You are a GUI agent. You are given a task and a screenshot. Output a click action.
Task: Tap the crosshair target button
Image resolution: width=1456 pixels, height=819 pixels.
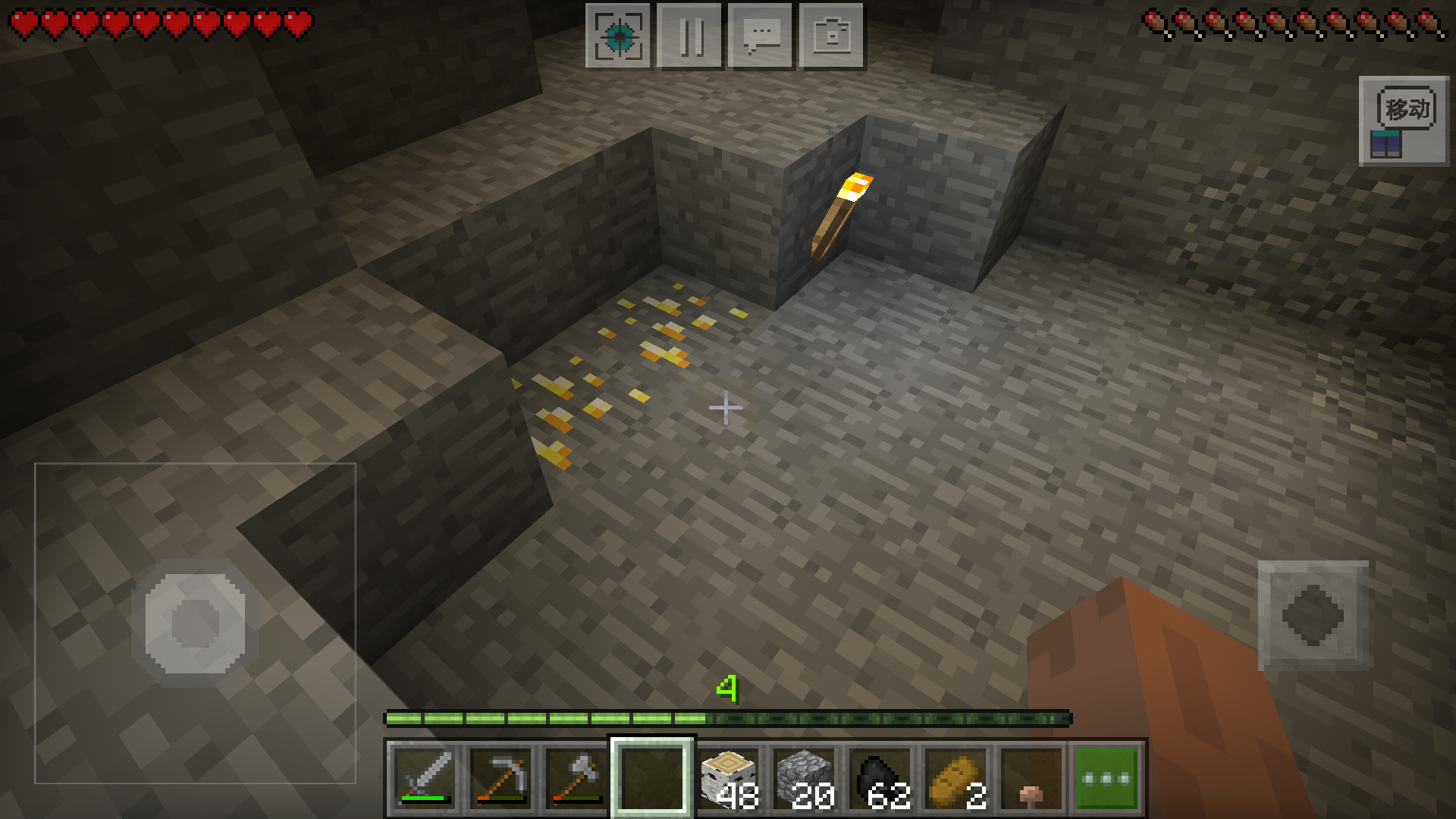point(618,36)
